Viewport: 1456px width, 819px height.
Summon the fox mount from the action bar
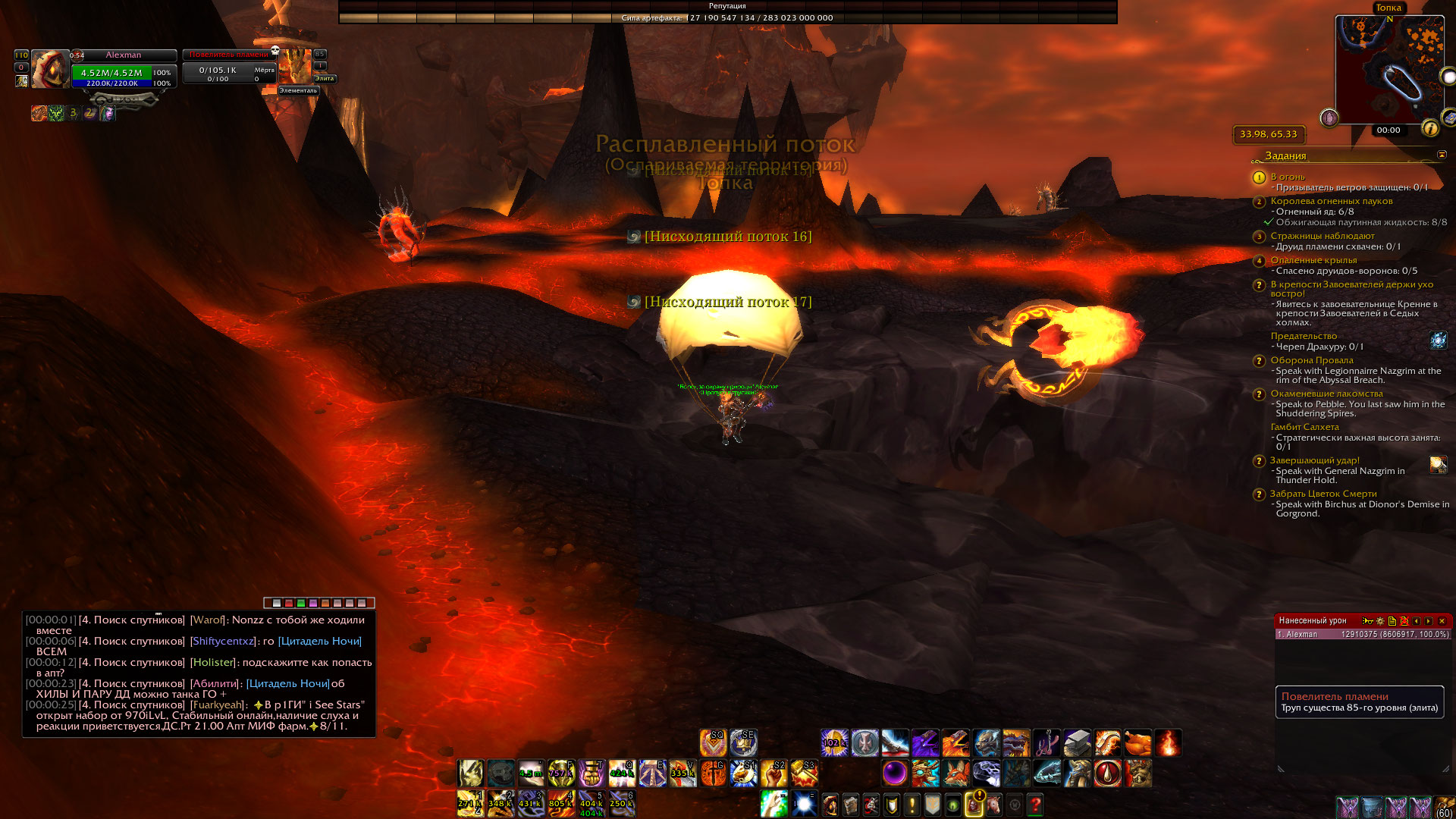click(955, 773)
